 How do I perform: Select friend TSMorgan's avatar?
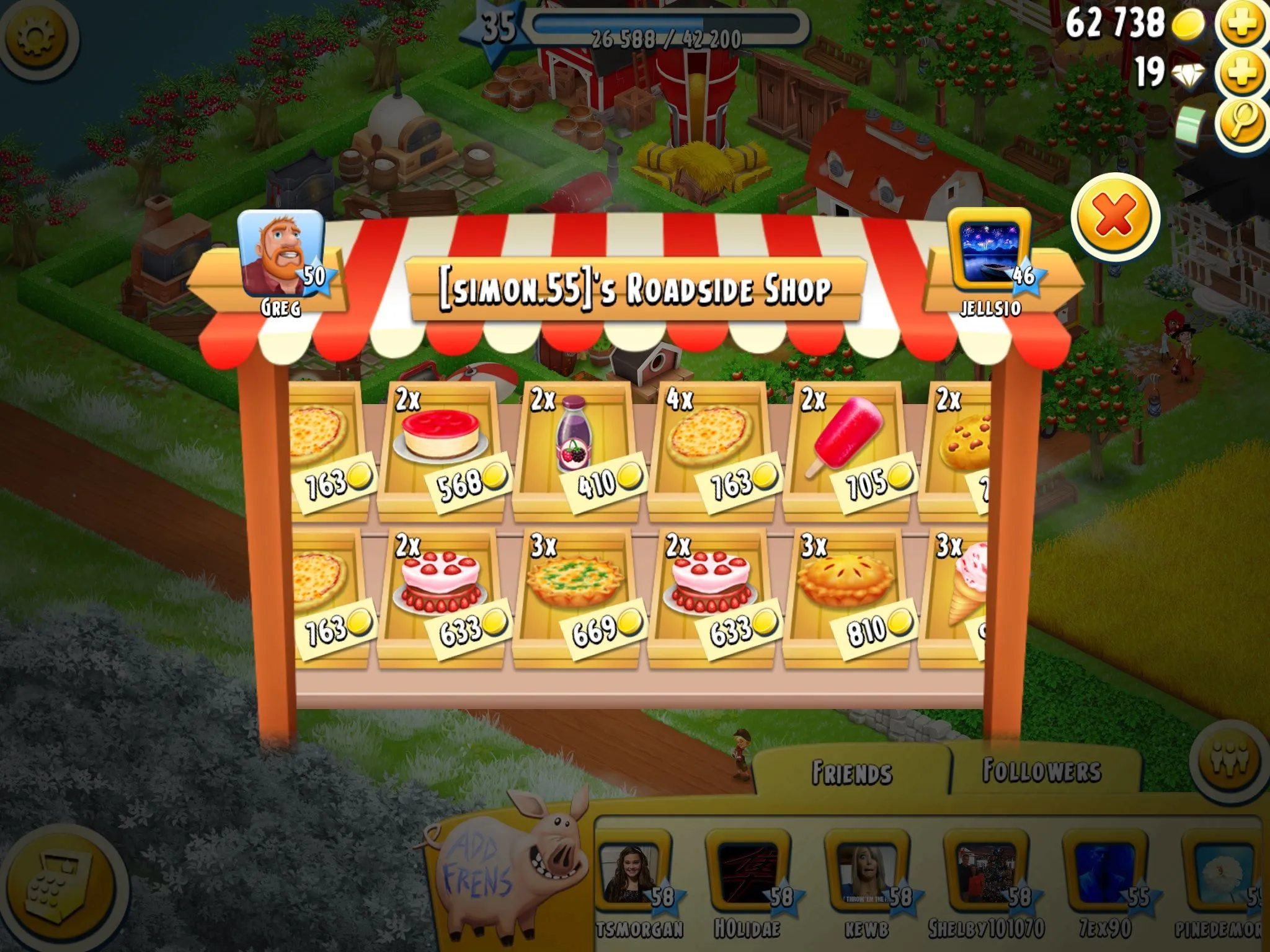pyautogui.click(x=634, y=875)
